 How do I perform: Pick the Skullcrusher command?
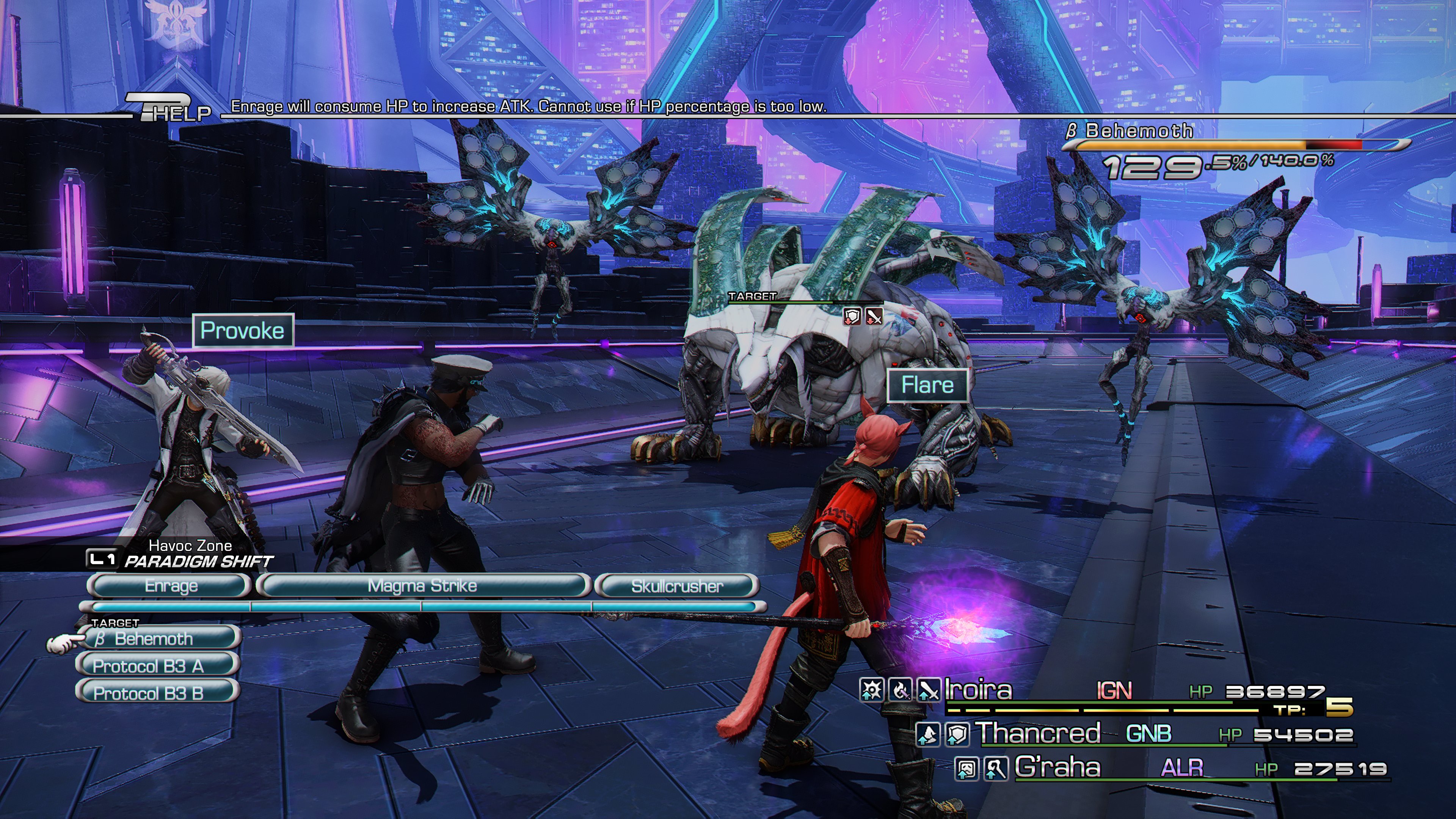[x=676, y=586]
